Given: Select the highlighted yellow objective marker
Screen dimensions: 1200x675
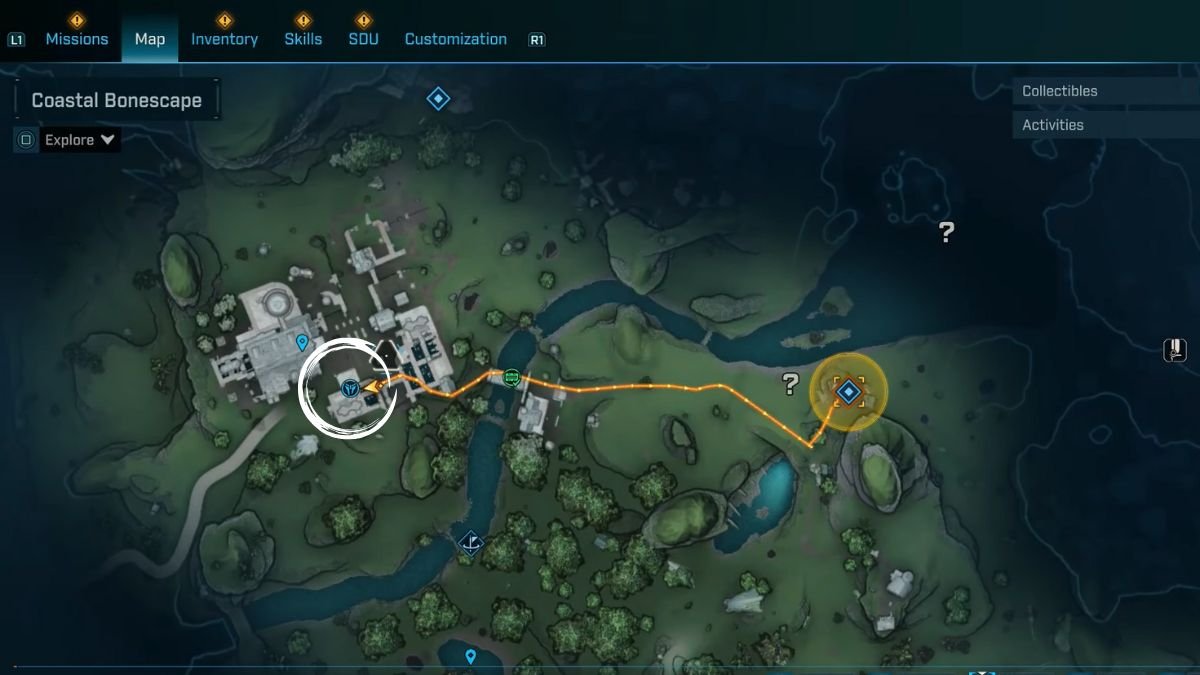Looking at the screenshot, I should [x=848, y=391].
